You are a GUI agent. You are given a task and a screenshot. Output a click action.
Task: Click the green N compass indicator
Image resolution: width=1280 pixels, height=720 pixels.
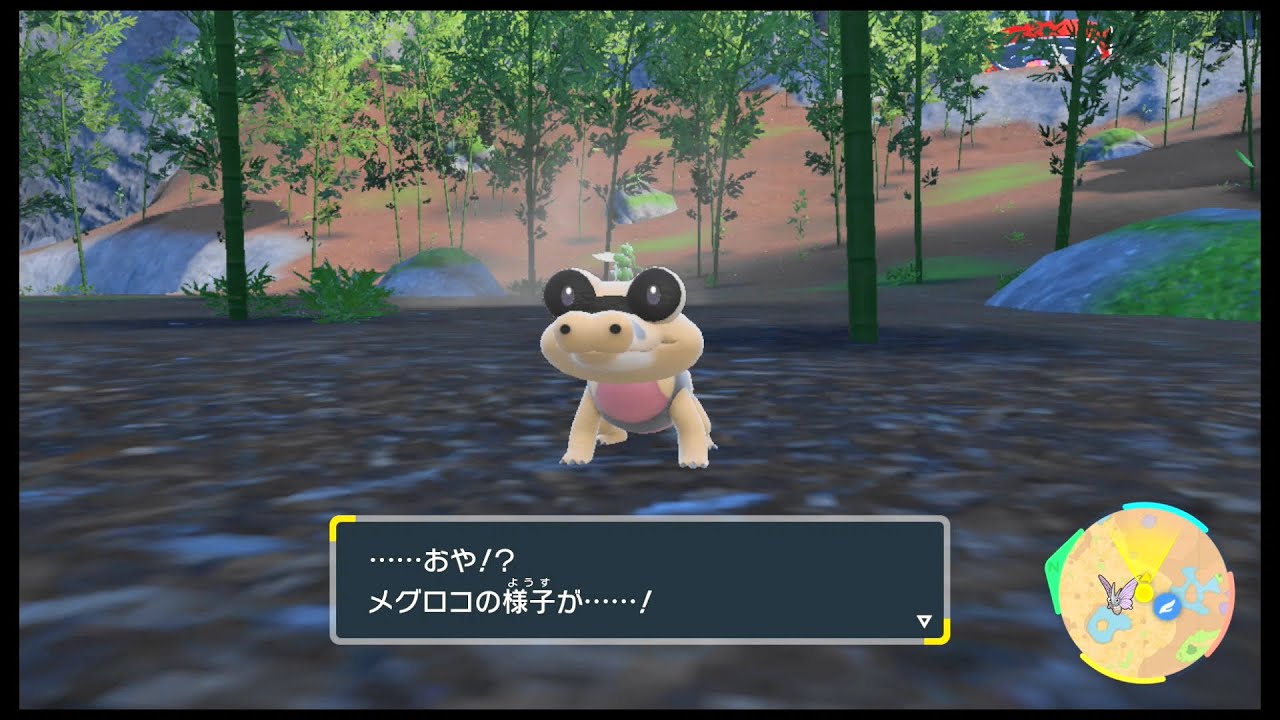1053,568
